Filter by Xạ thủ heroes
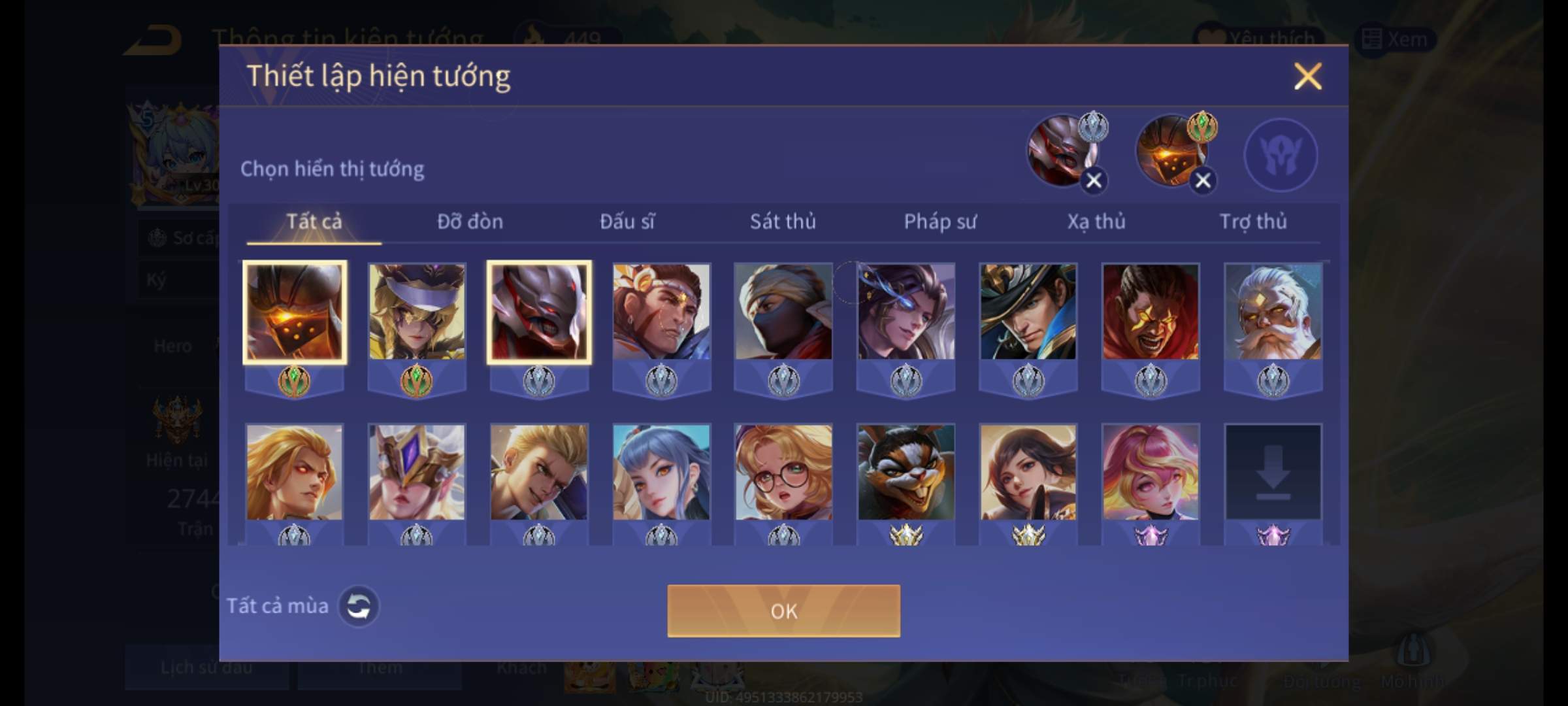The width and height of the screenshot is (1568, 706). [1096, 222]
